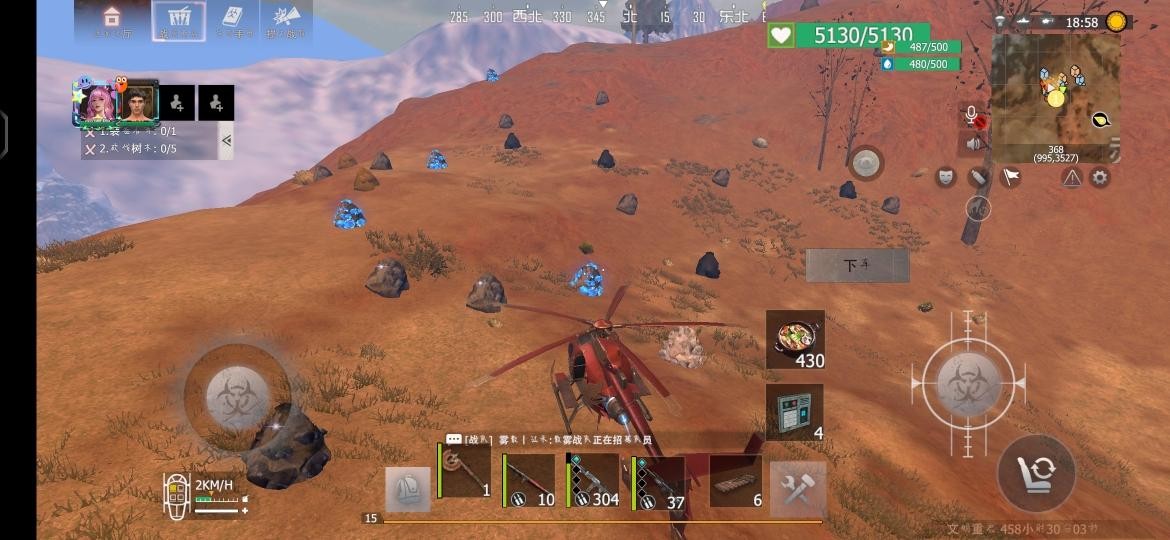Select the shopping basket tab
Image resolution: width=1170 pixels, height=540 pixels.
[179, 19]
